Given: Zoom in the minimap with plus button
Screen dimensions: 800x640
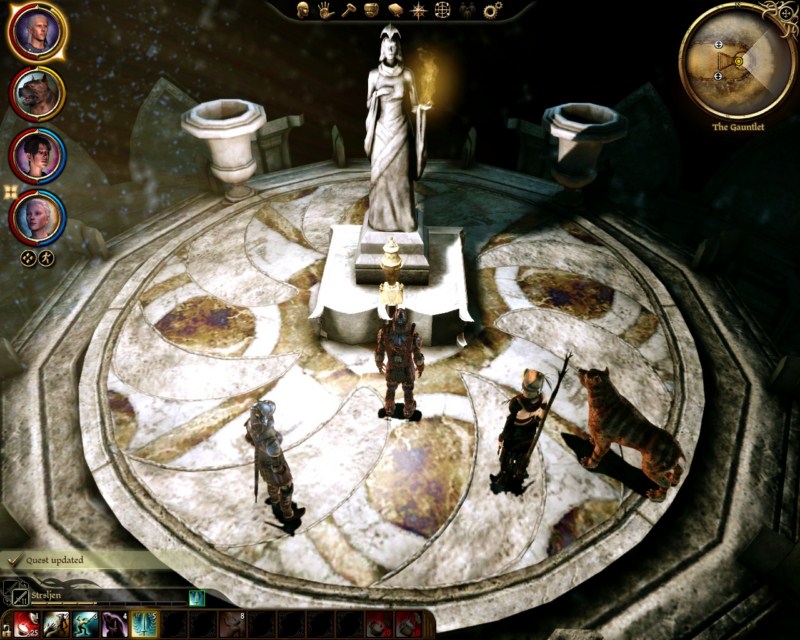Looking at the screenshot, I should point(718,45).
